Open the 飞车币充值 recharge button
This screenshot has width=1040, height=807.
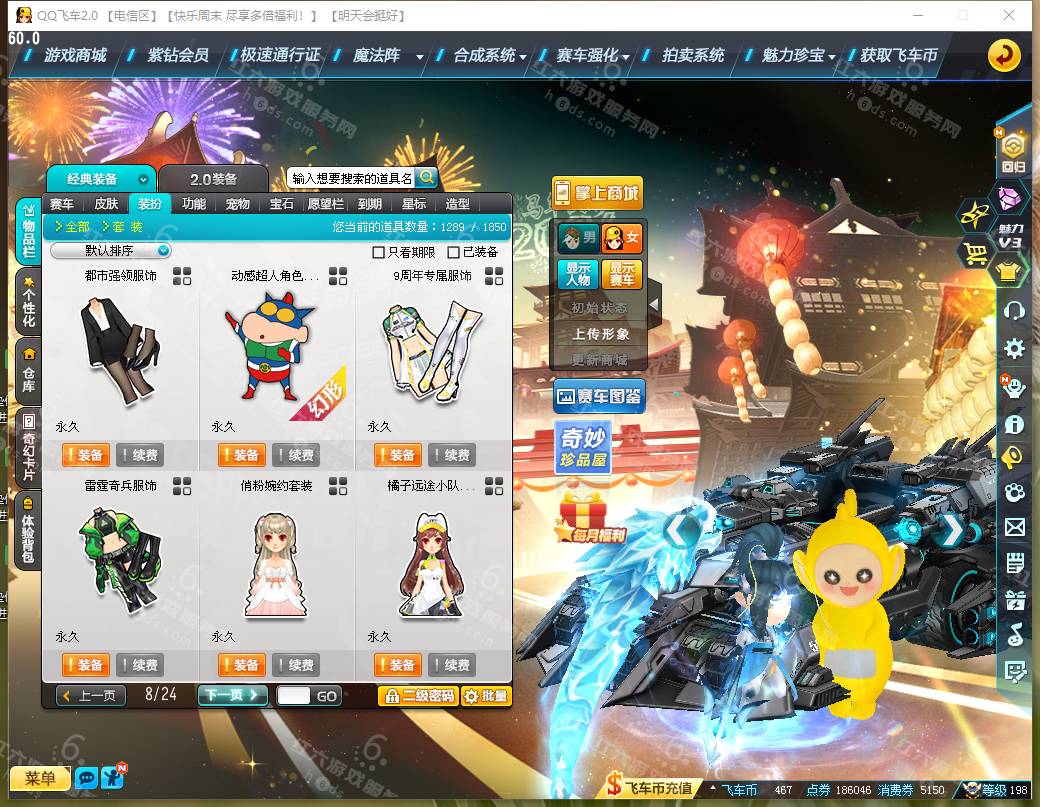pos(650,787)
